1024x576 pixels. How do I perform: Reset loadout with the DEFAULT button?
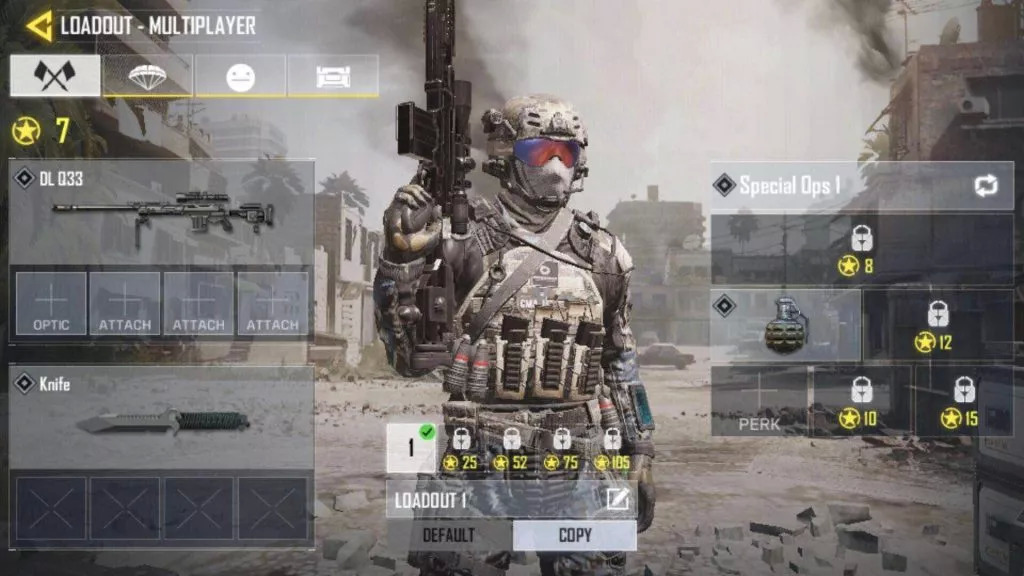(448, 535)
